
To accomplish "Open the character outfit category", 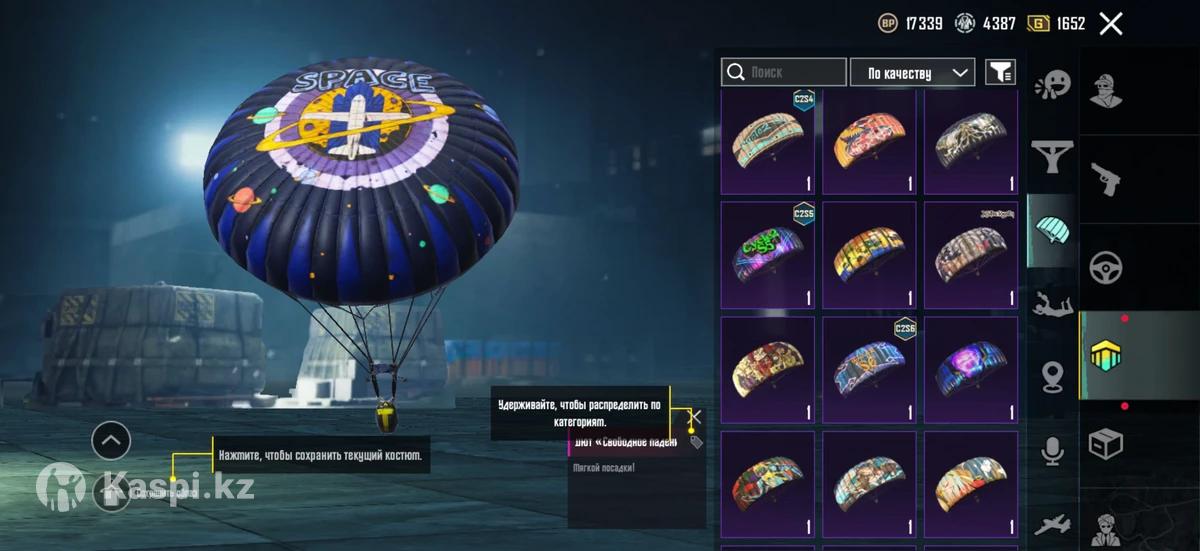I will 1105,89.
